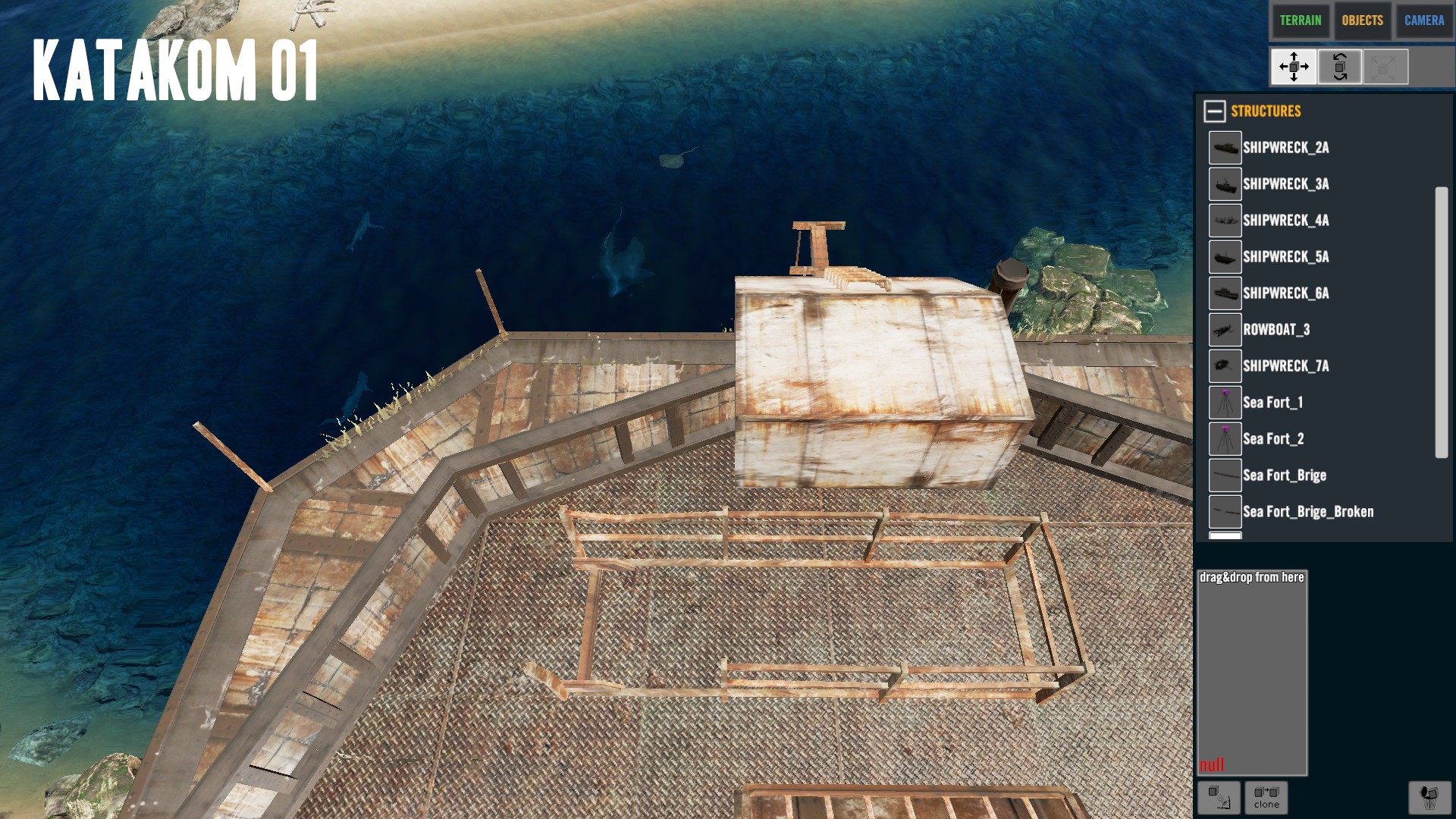Open the Objects tab
The width and height of the screenshot is (1456, 819).
coord(1362,20)
